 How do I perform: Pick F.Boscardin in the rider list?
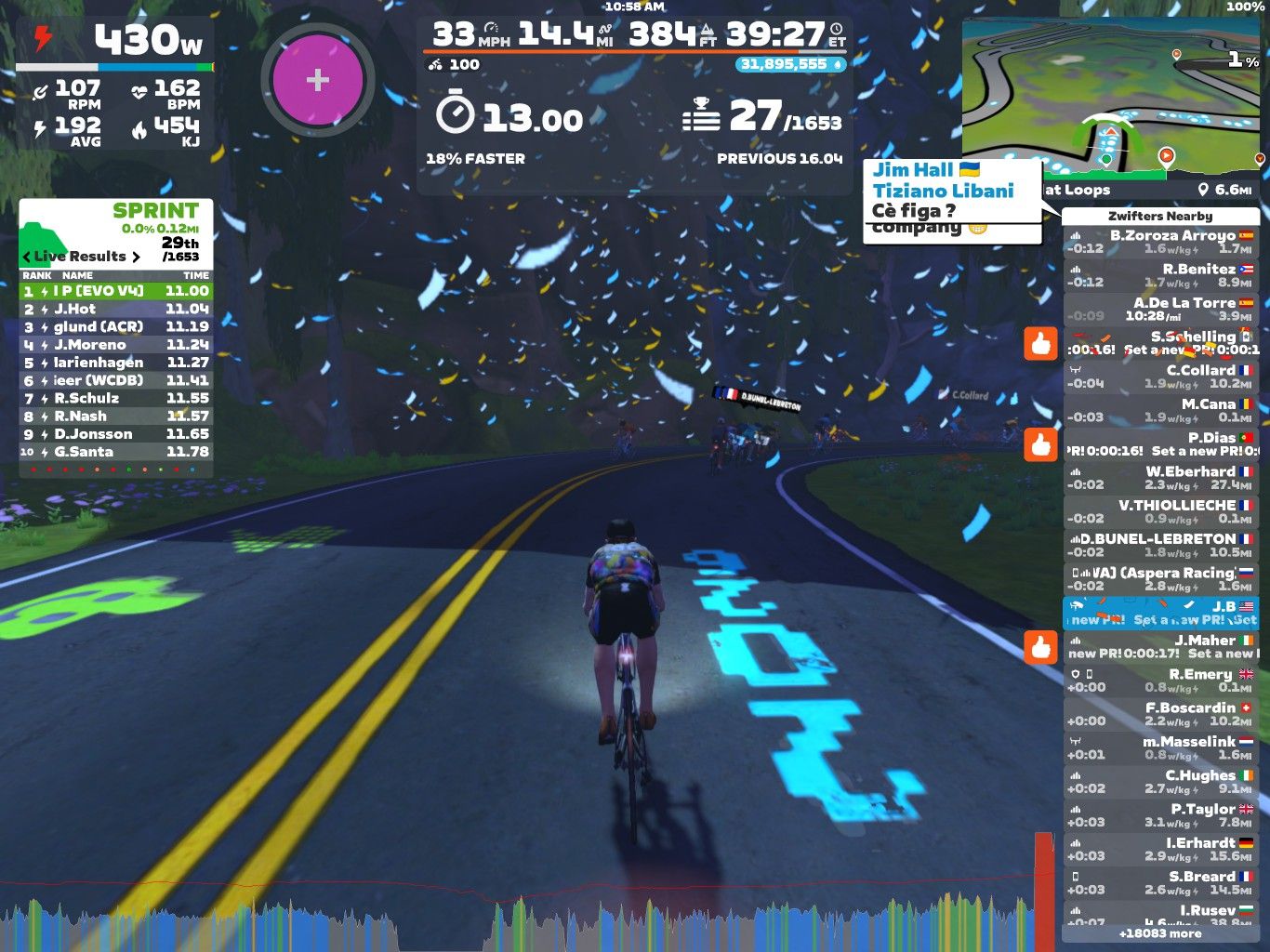click(x=1160, y=714)
